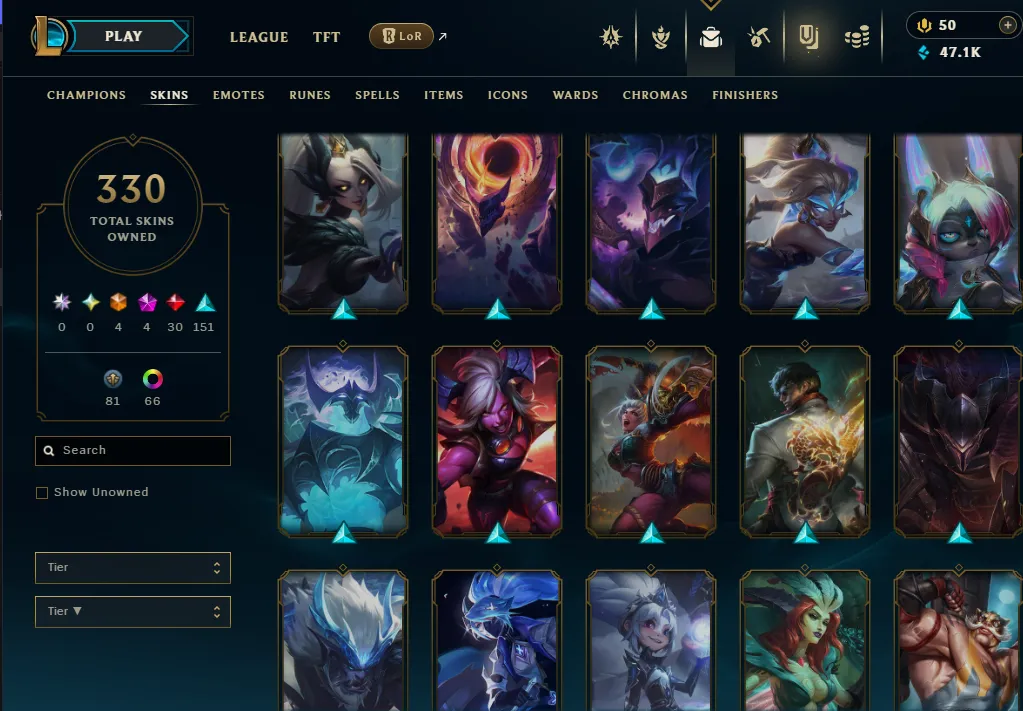Screen dimensions: 1023x711
Task: Add currency with the plus button
Action: click(x=1006, y=25)
